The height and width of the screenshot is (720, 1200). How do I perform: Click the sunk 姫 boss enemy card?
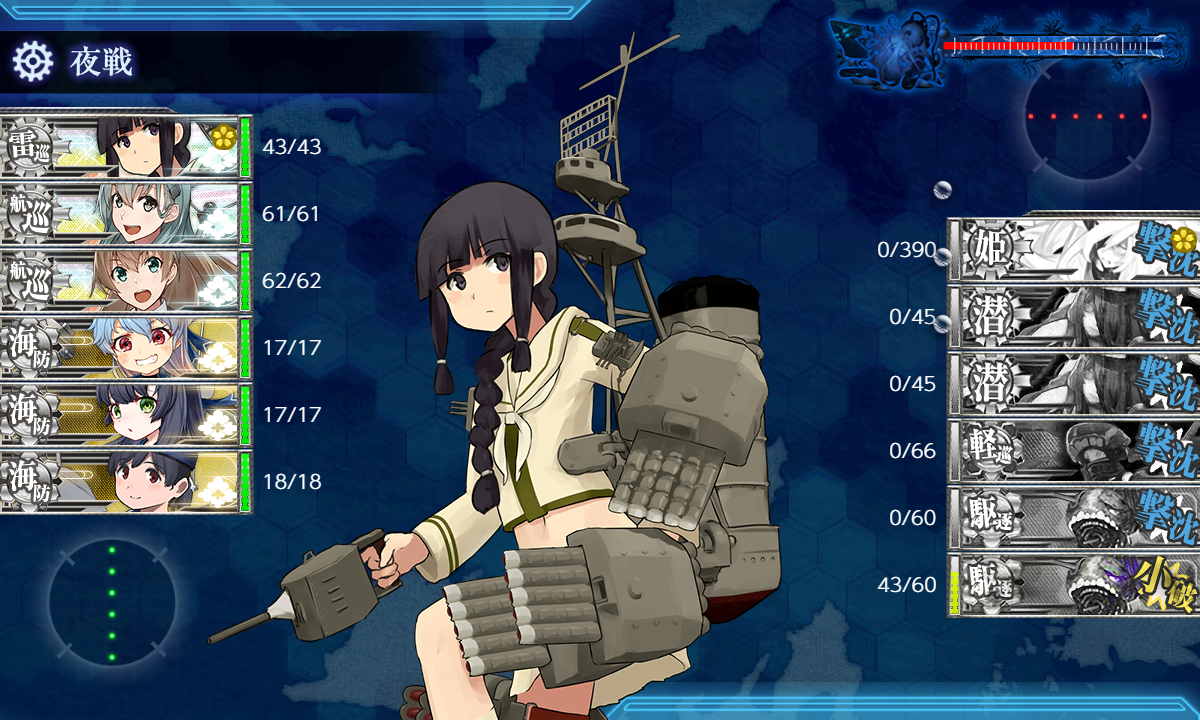[x=1072, y=250]
